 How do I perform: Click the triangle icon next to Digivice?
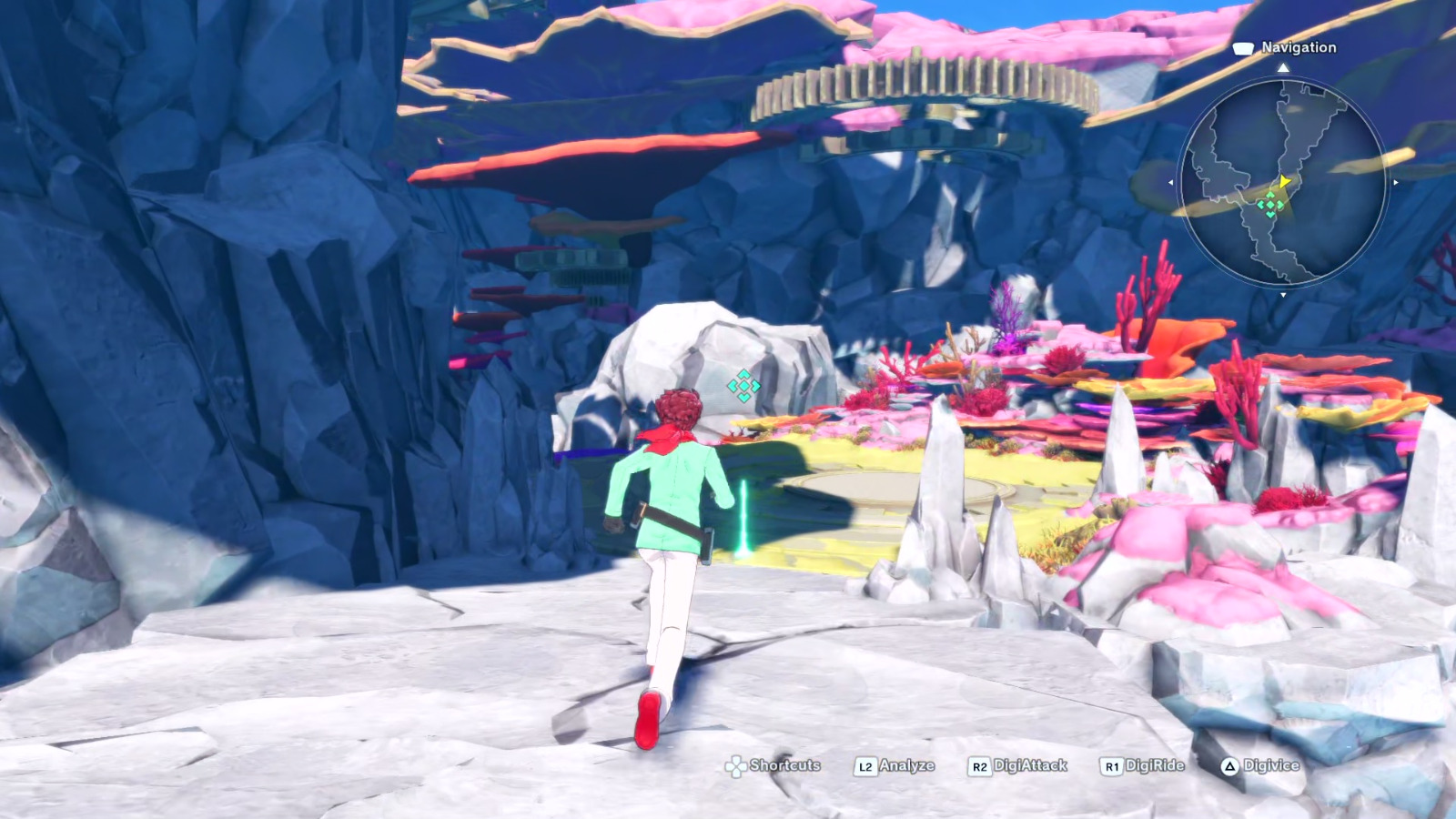(1230, 767)
